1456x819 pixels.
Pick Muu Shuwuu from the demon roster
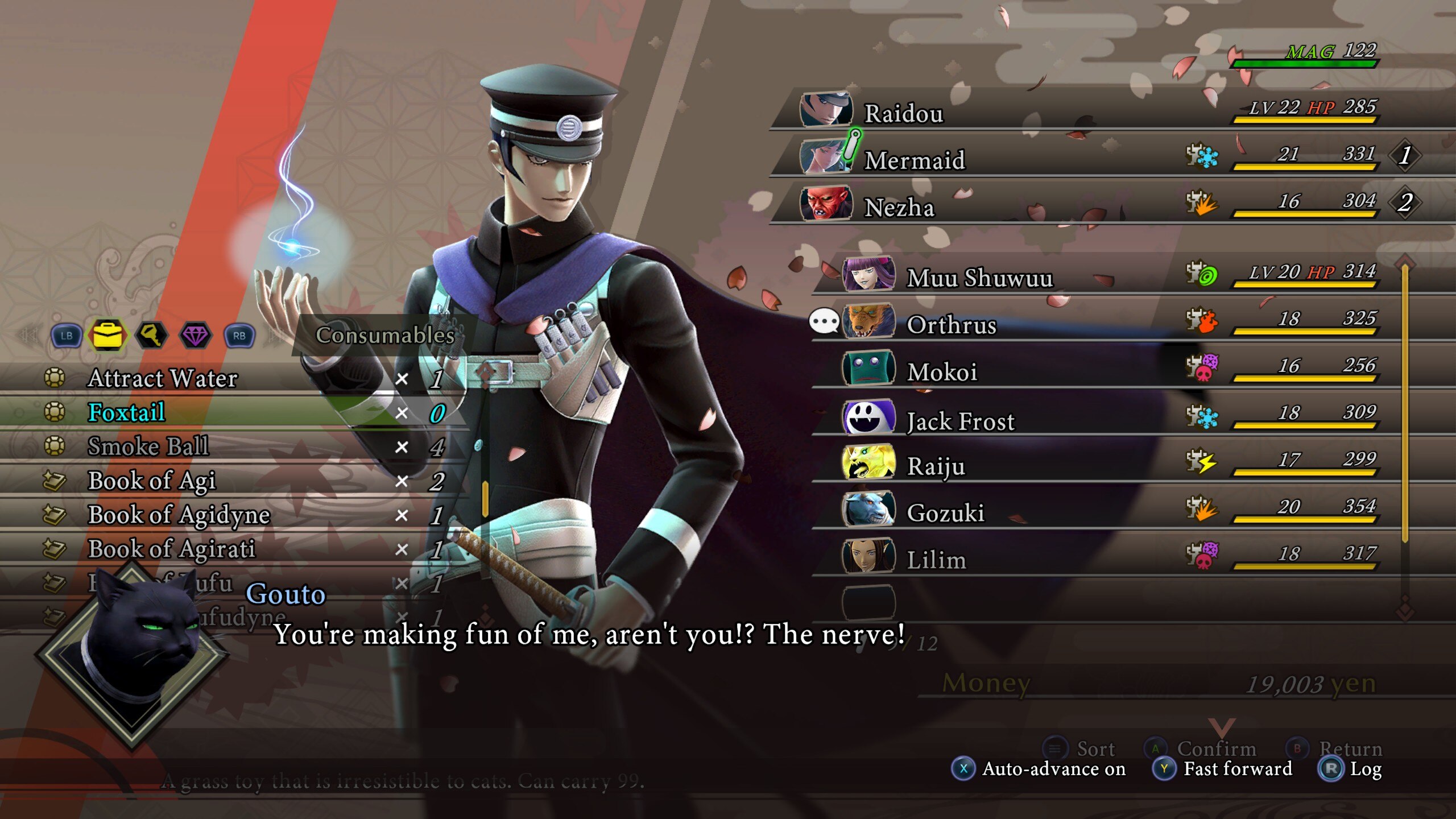[979, 278]
